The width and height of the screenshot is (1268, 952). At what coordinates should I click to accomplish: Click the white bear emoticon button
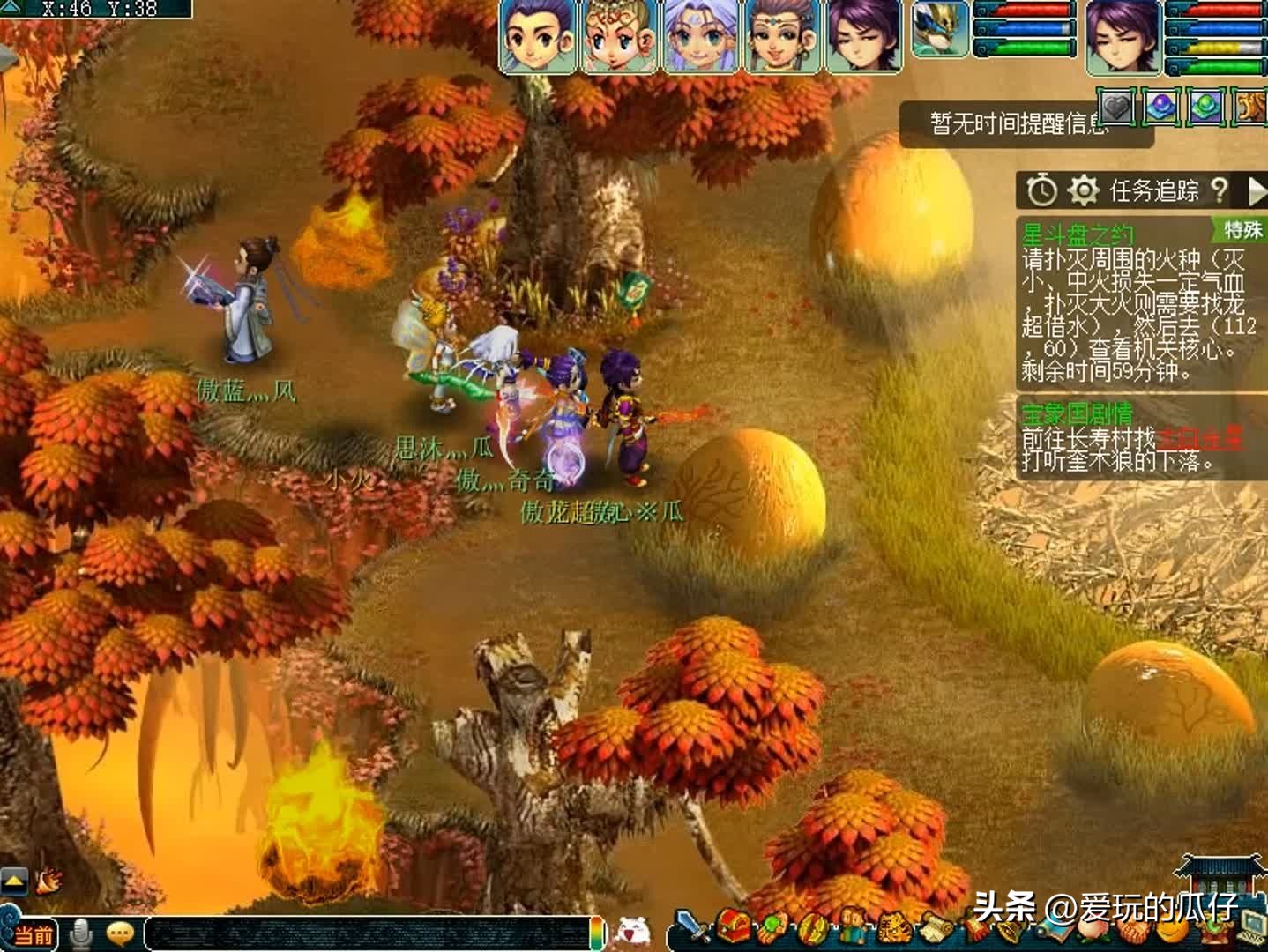[632, 930]
